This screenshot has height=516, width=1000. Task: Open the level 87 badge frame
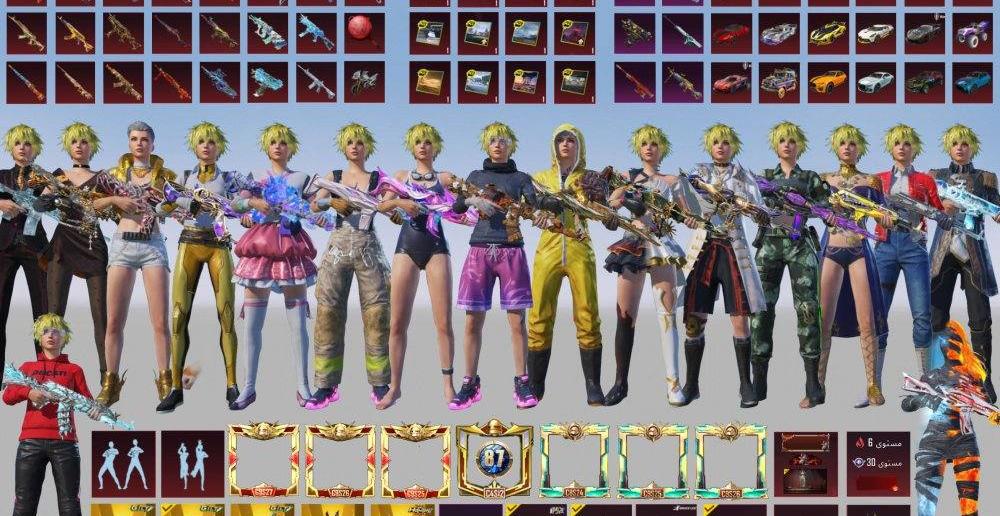coord(493,460)
